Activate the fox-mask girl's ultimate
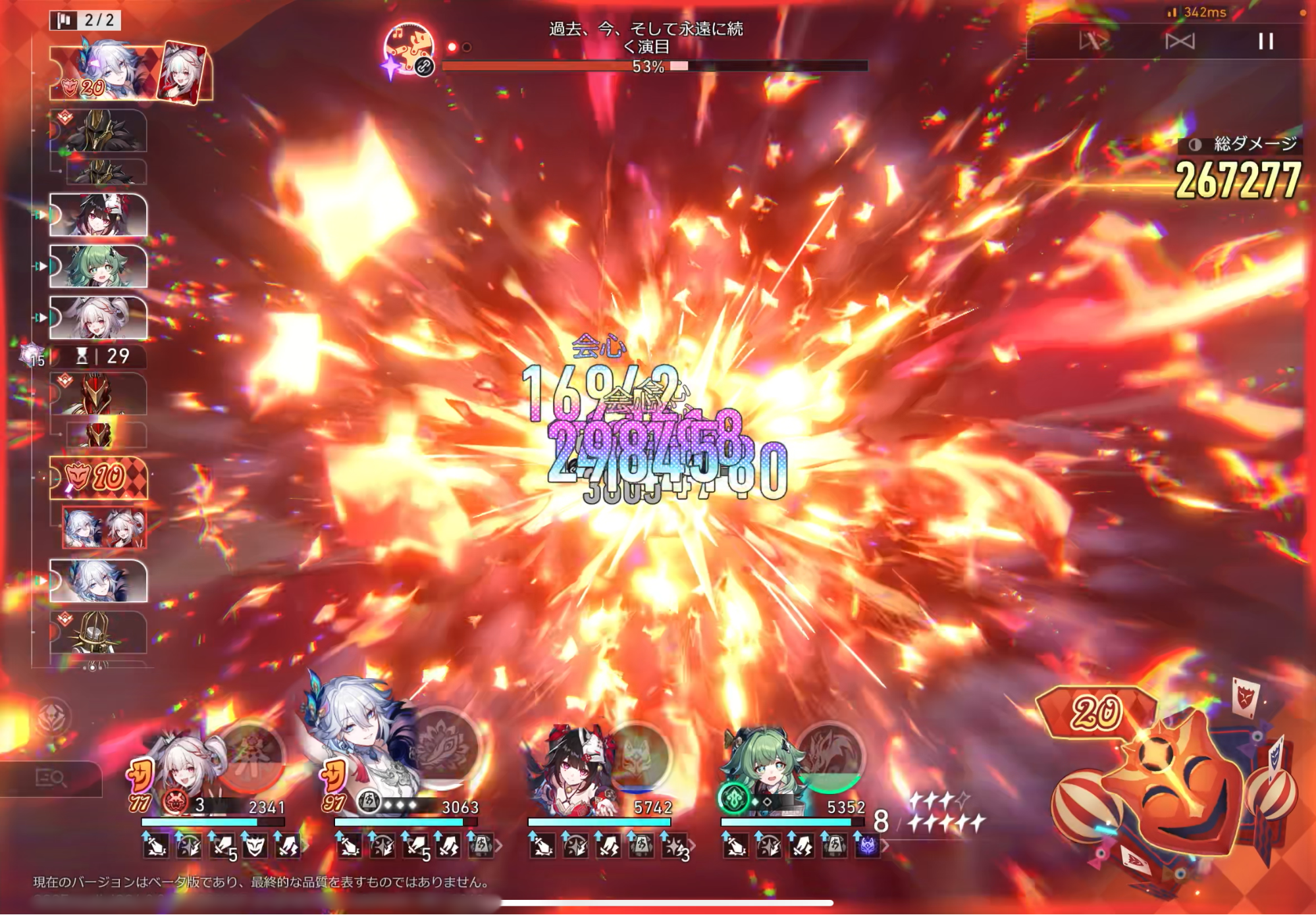 coord(637,757)
